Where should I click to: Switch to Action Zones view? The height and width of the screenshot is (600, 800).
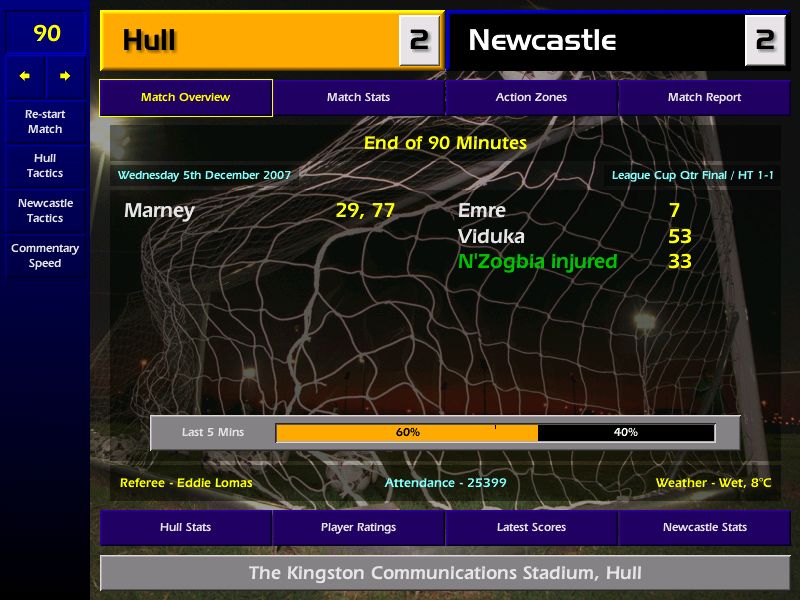(531, 97)
